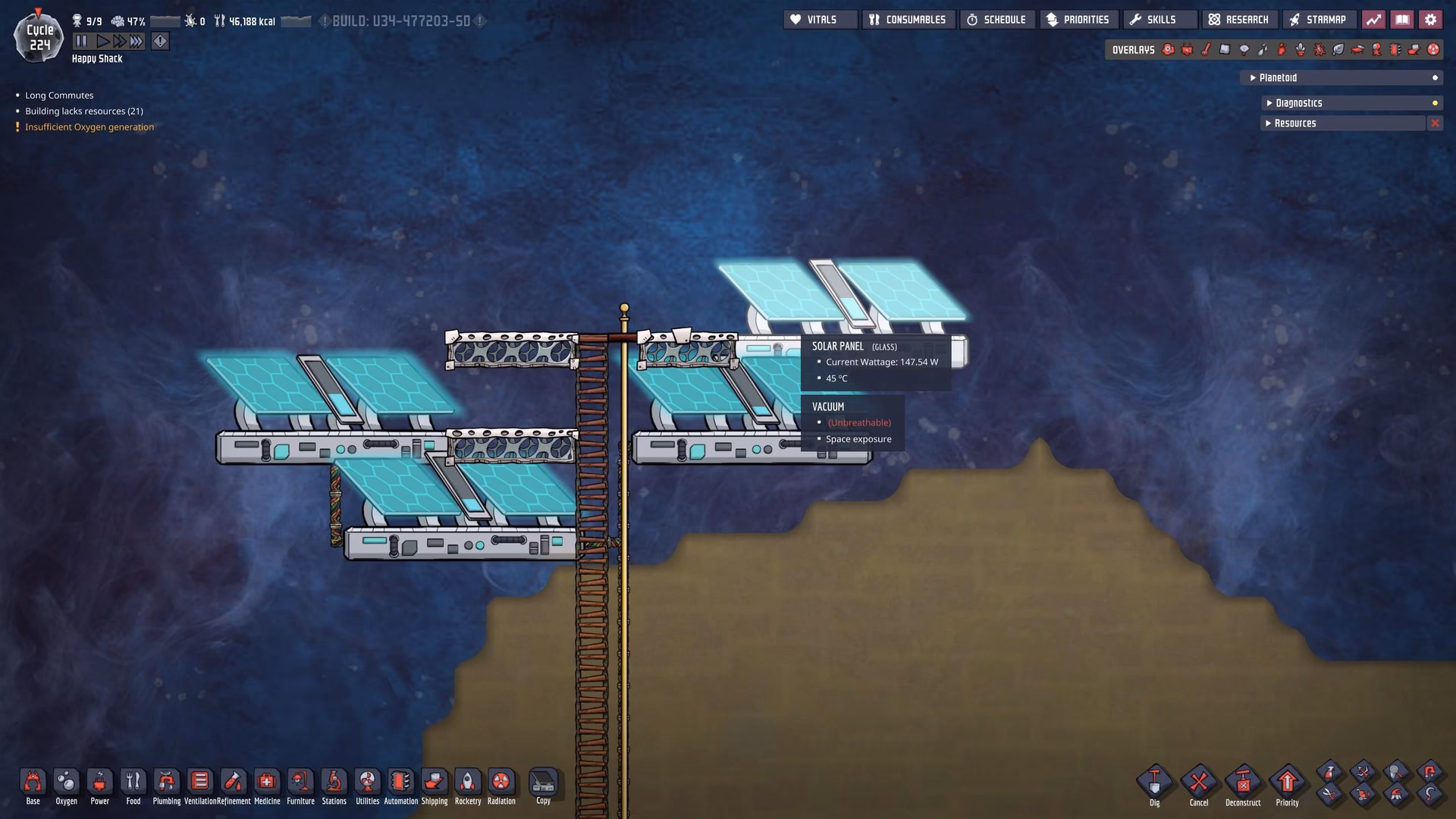
Task: Click the Insufficient Oxygen generation alert
Action: coord(89,127)
